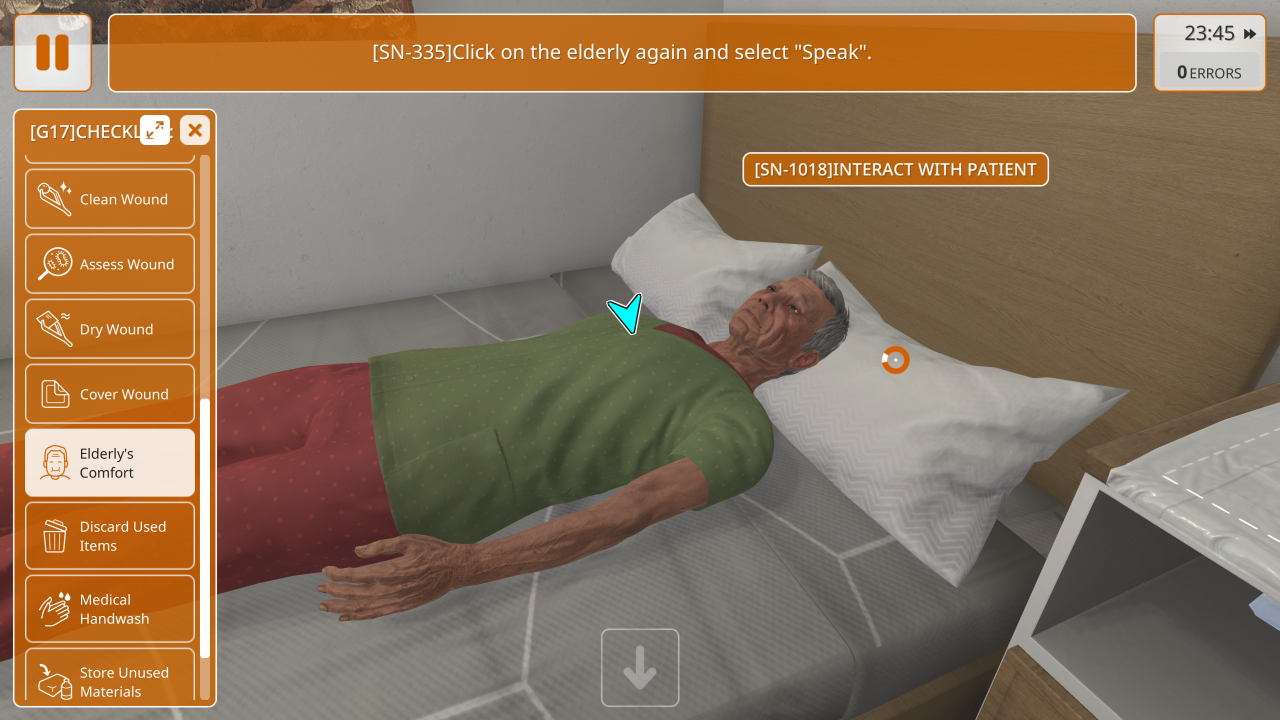Select the Clean Wound checklist step
This screenshot has width=1280, height=720.
pos(110,199)
